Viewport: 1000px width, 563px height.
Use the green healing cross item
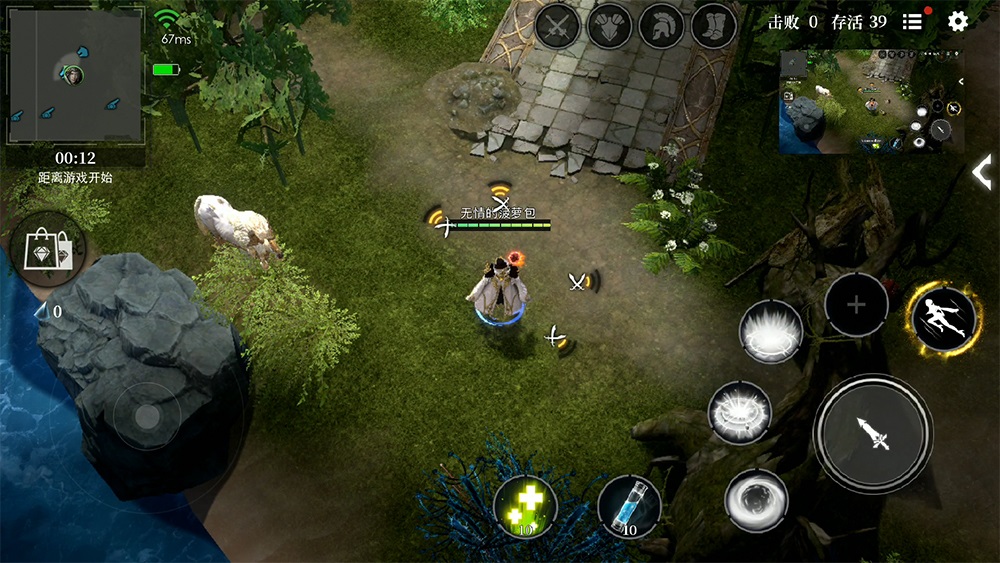tap(525, 506)
